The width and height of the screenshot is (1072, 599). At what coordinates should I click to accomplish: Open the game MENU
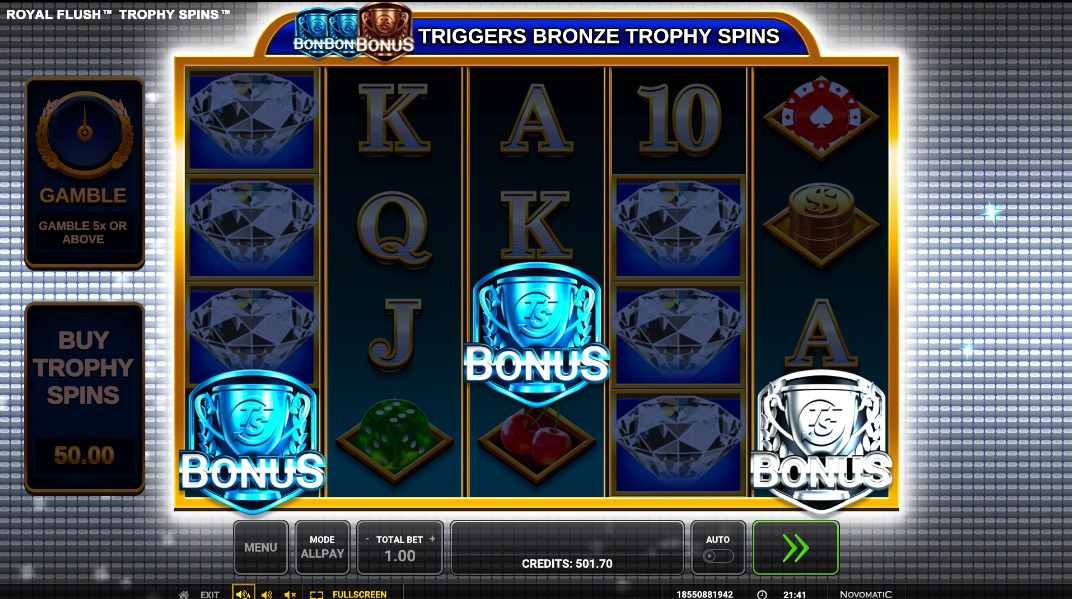click(260, 547)
